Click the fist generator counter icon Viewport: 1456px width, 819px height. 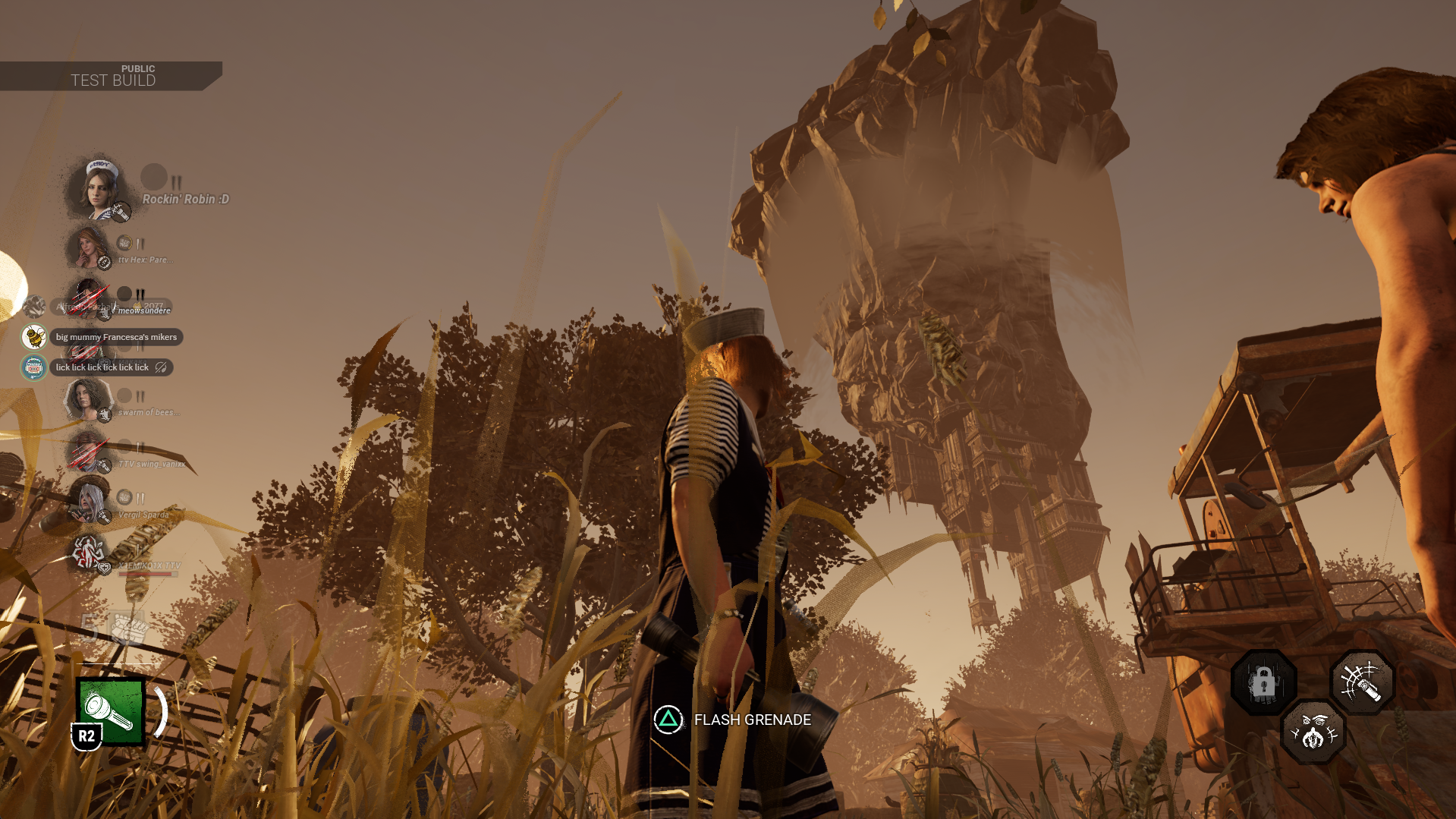(x=125, y=628)
